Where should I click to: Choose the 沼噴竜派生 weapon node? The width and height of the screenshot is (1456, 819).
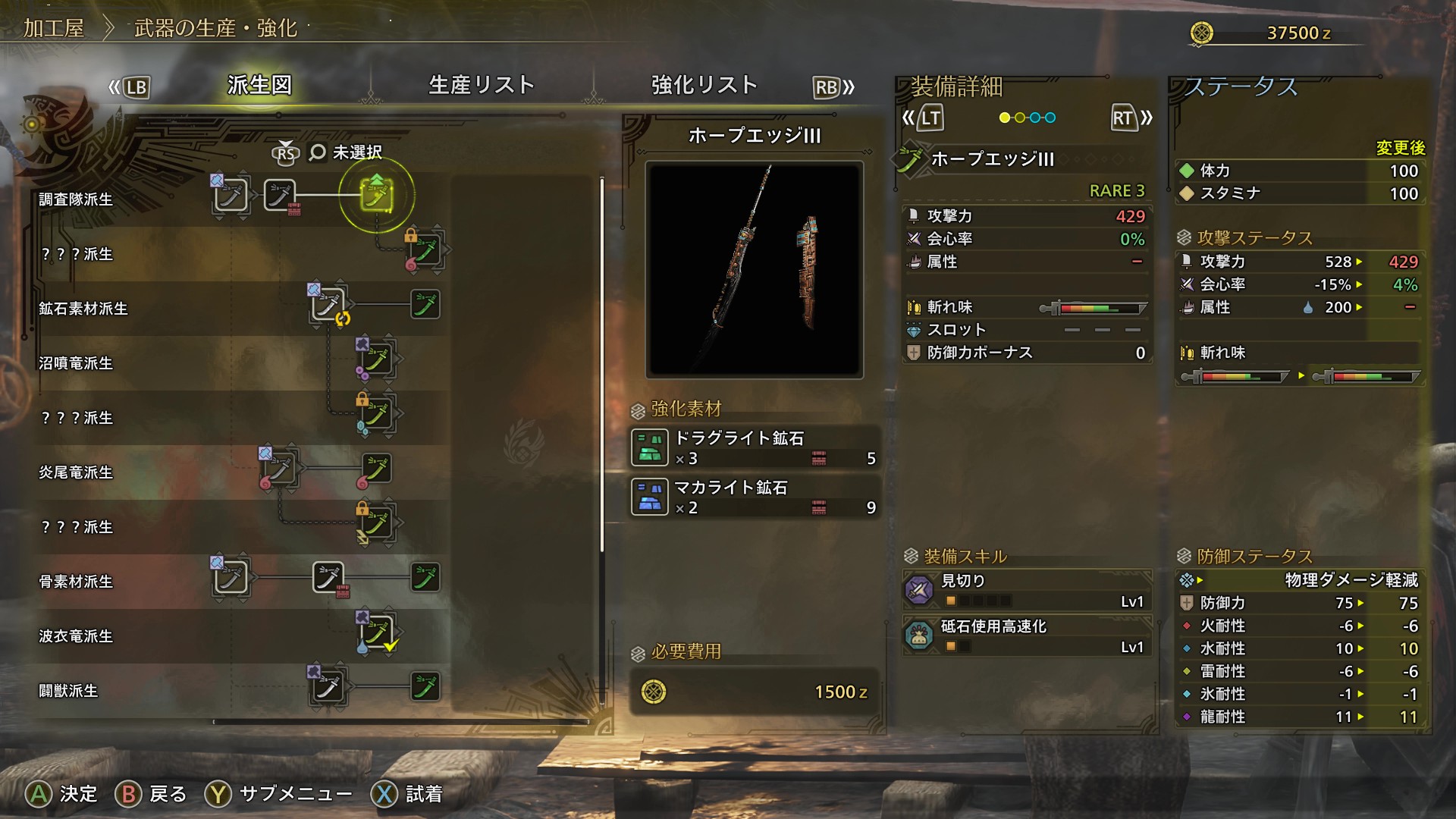pos(376,359)
